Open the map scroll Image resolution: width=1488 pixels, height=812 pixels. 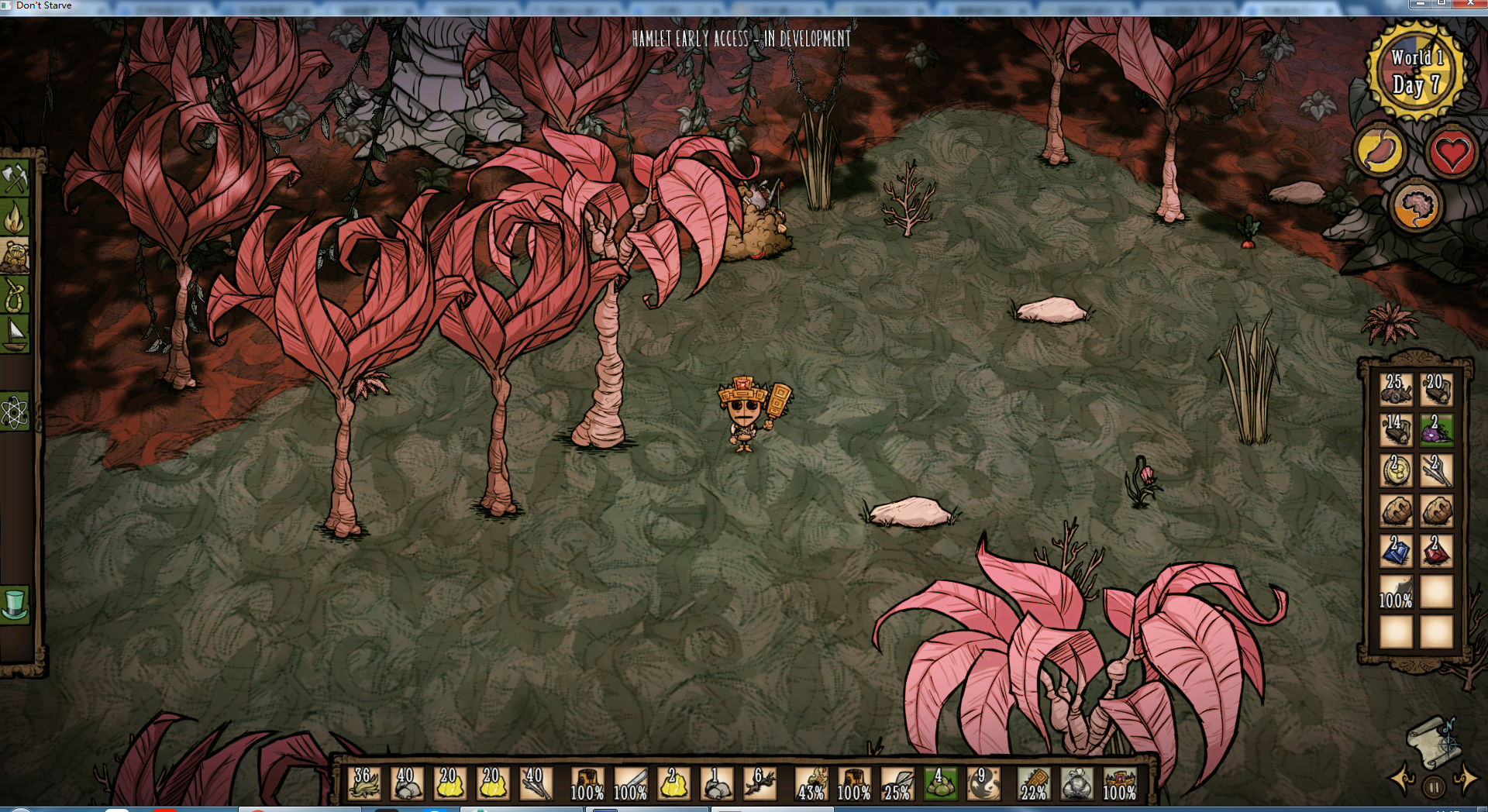[1434, 740]
